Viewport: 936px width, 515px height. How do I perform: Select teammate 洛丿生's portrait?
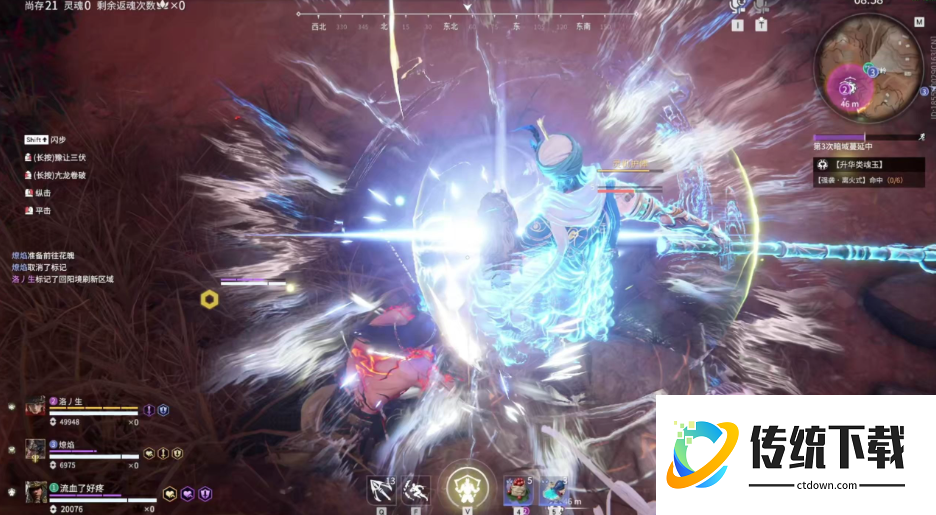pos(35,407)
